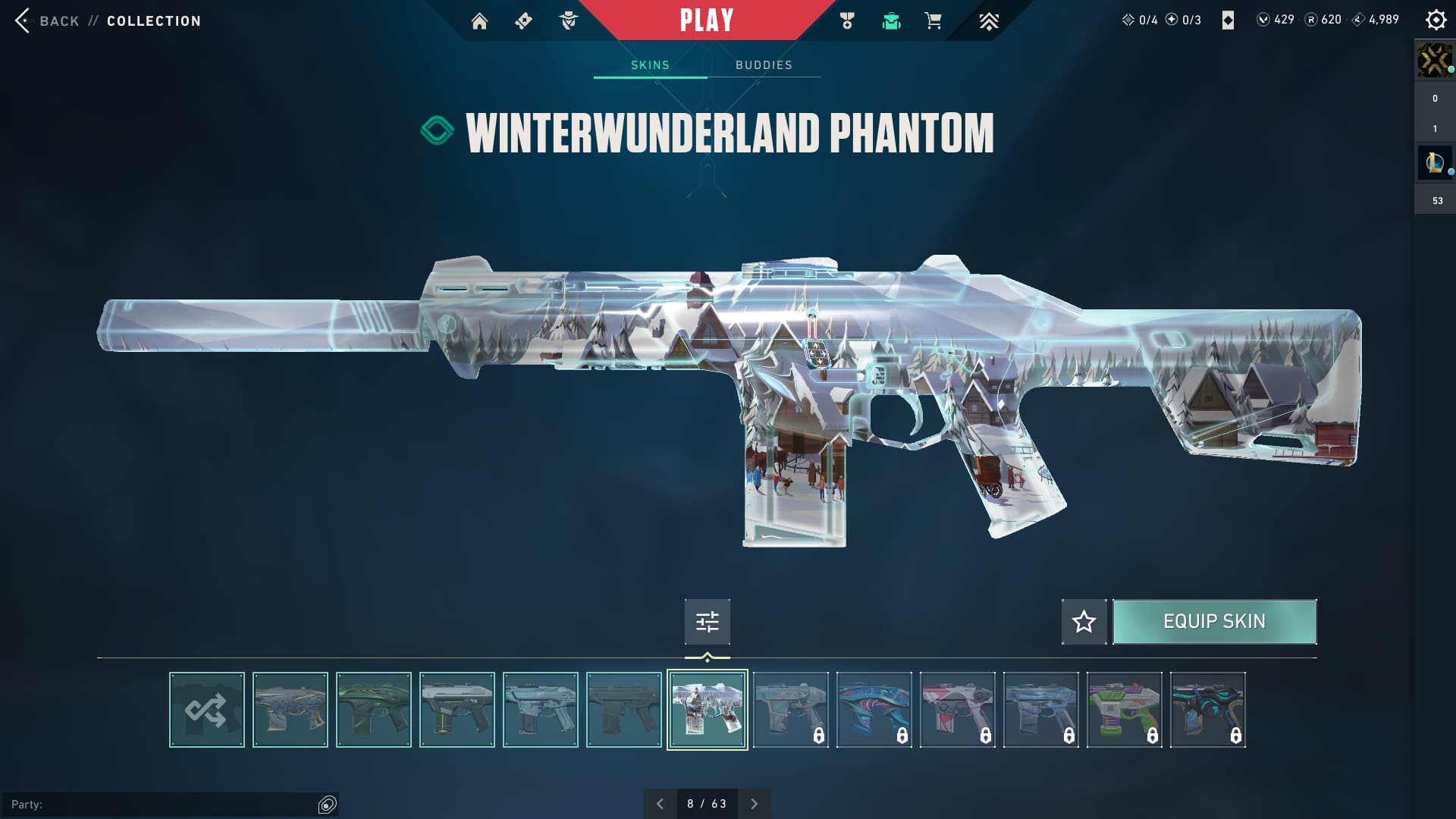
Task: Open the skin filter options
Action: click(x=707, y=622)
